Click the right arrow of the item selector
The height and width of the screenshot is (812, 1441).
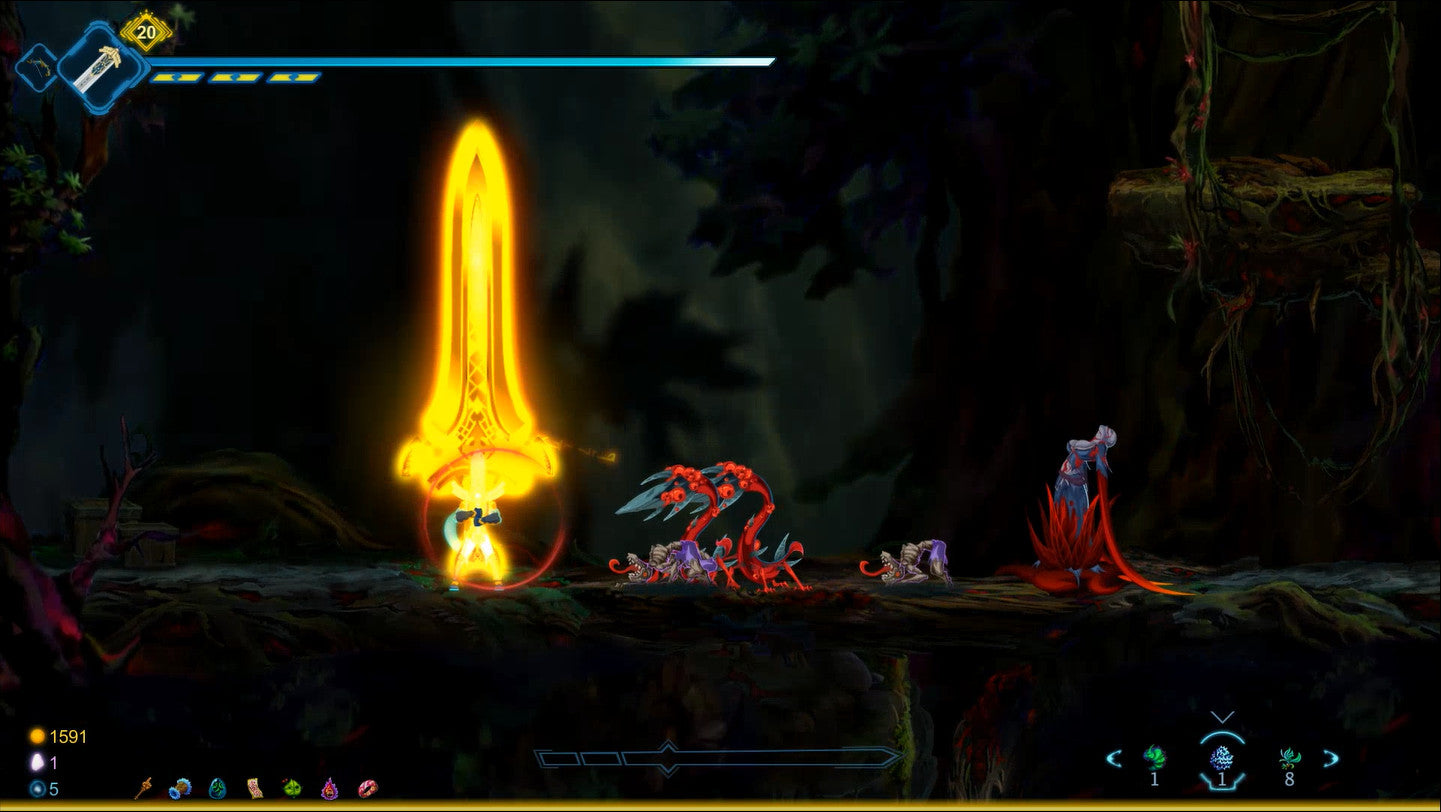tap(1331, 758)
